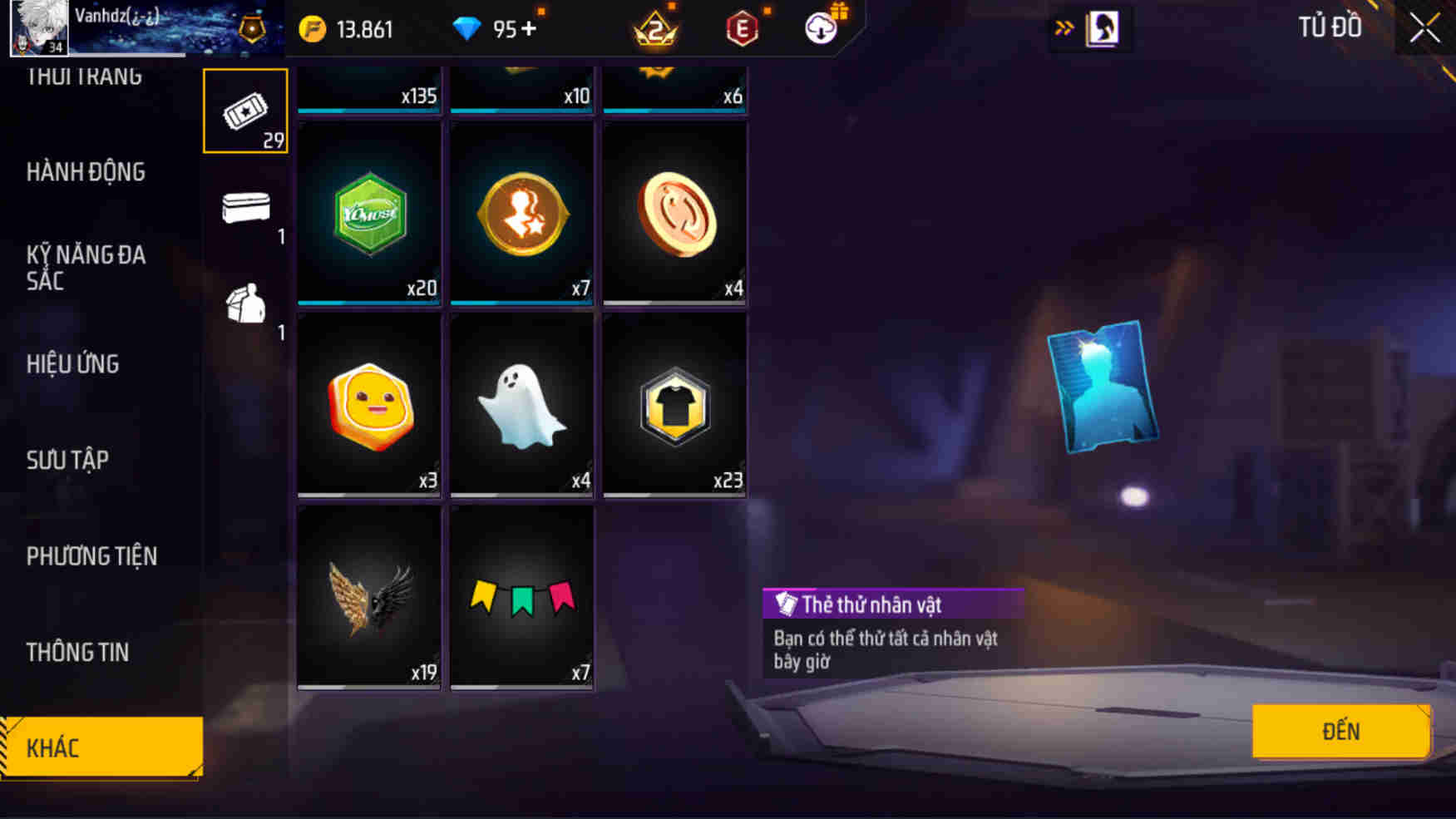Select the trial character card preview
Viewport: 1456px width, 819px height.
tap(1105, 387)
